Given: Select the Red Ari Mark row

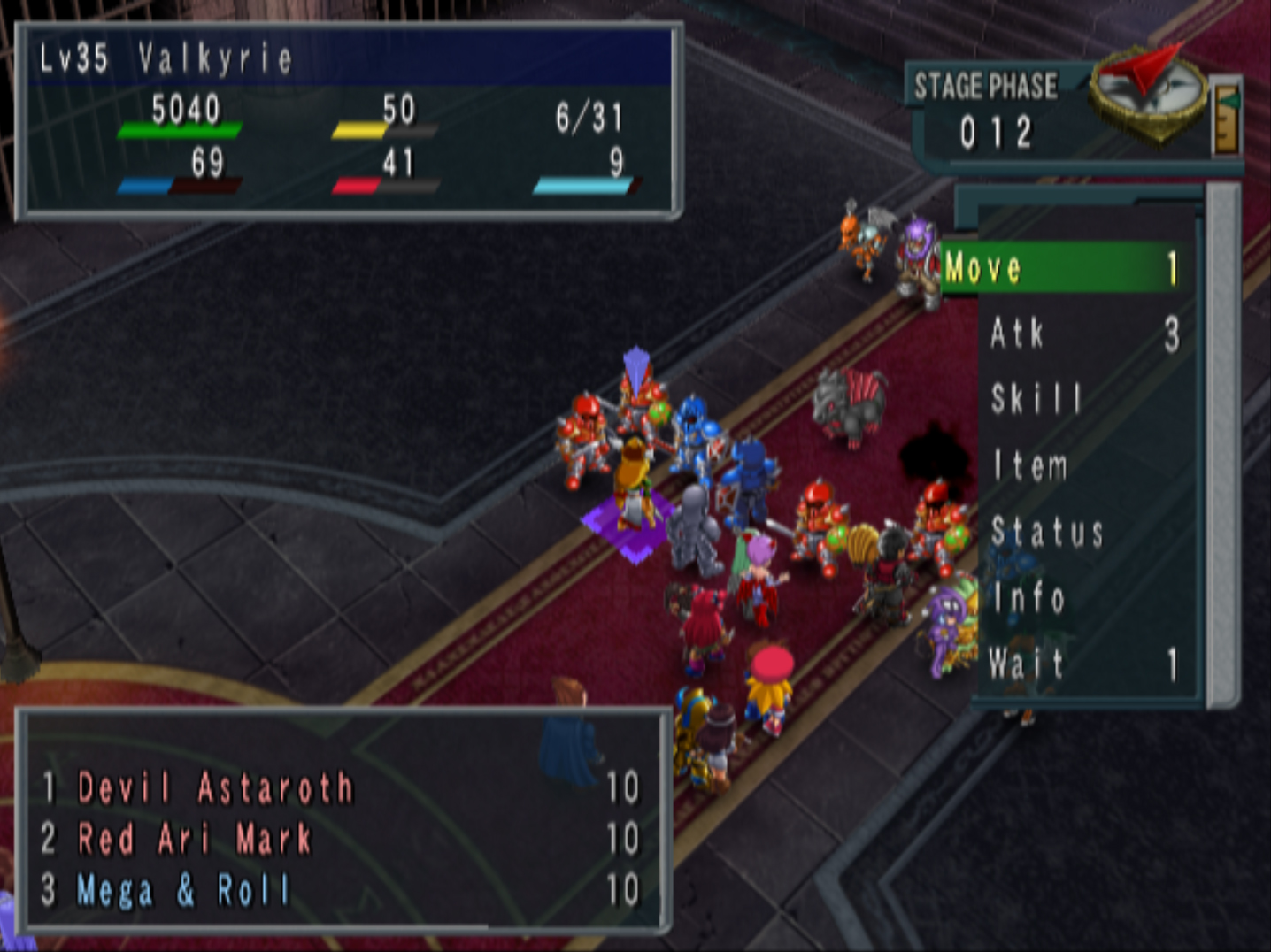Looking at the screenshot, I should pyautogui.click(x=195, y=839).
